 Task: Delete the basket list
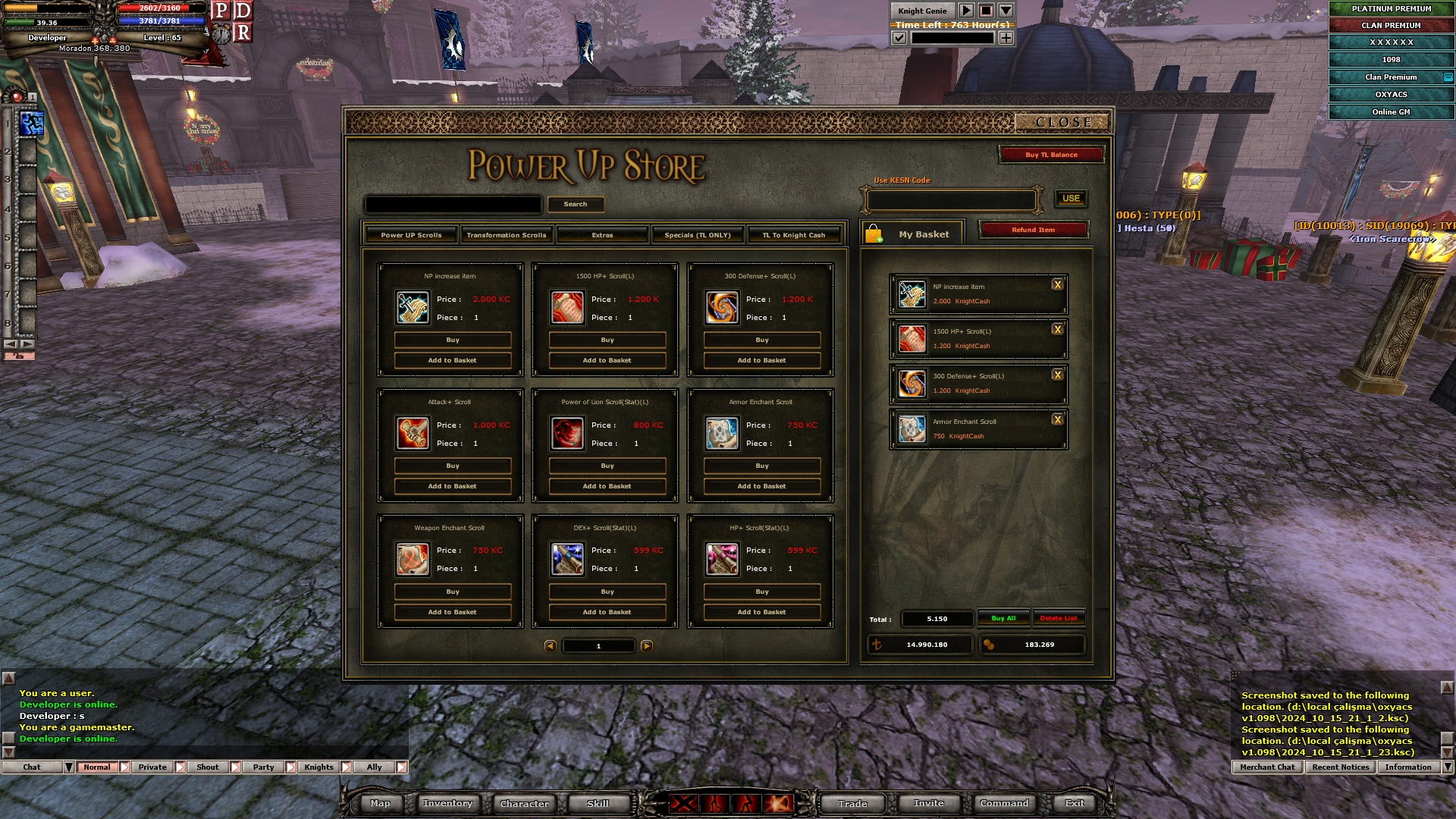[x=1058, y=619]
